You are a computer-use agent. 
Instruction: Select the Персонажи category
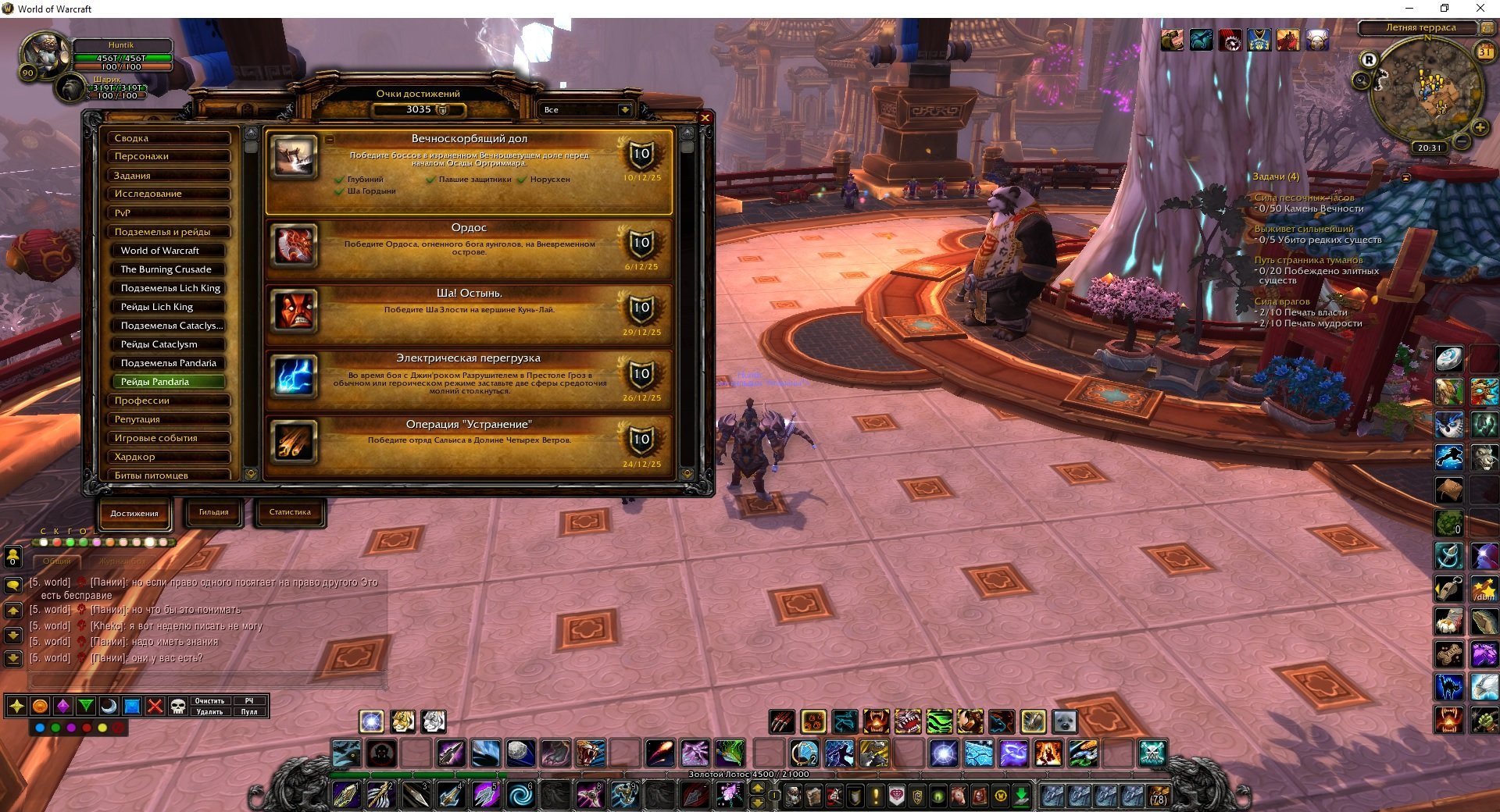[169, 156]
